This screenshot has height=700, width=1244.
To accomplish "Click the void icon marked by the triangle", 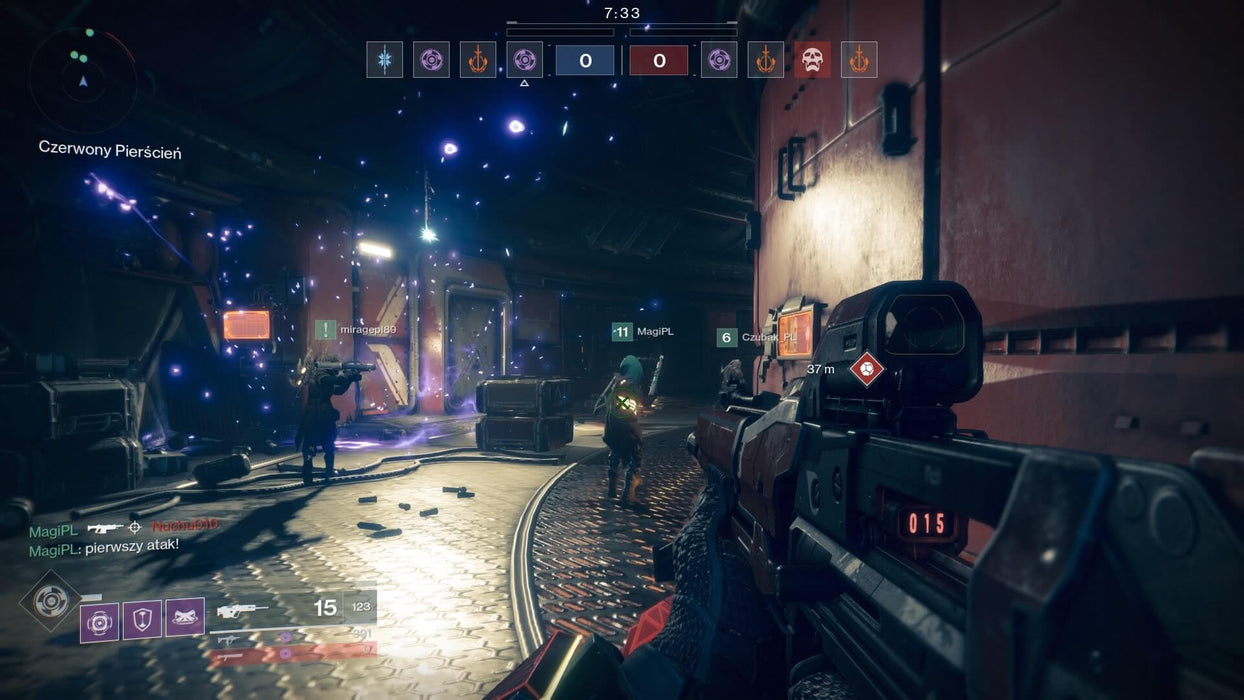I will [524, 60].
